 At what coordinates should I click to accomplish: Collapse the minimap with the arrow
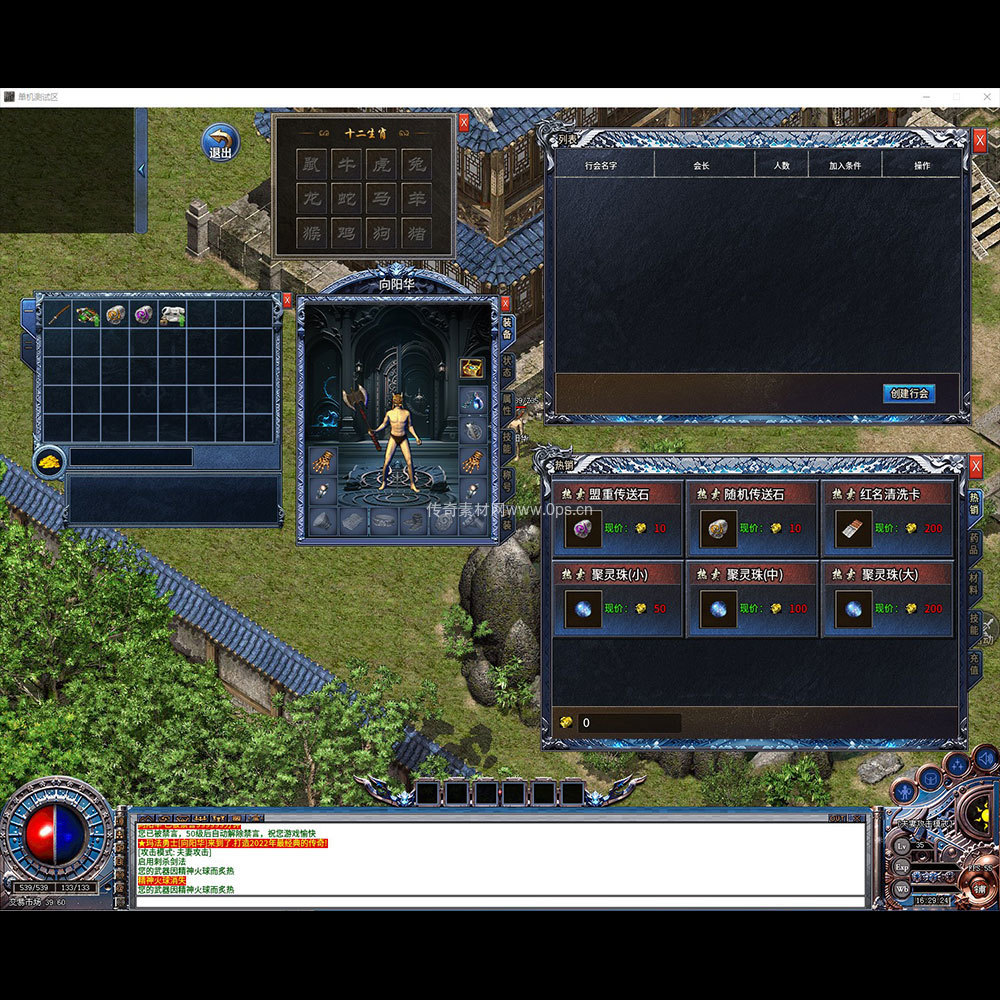141,170
